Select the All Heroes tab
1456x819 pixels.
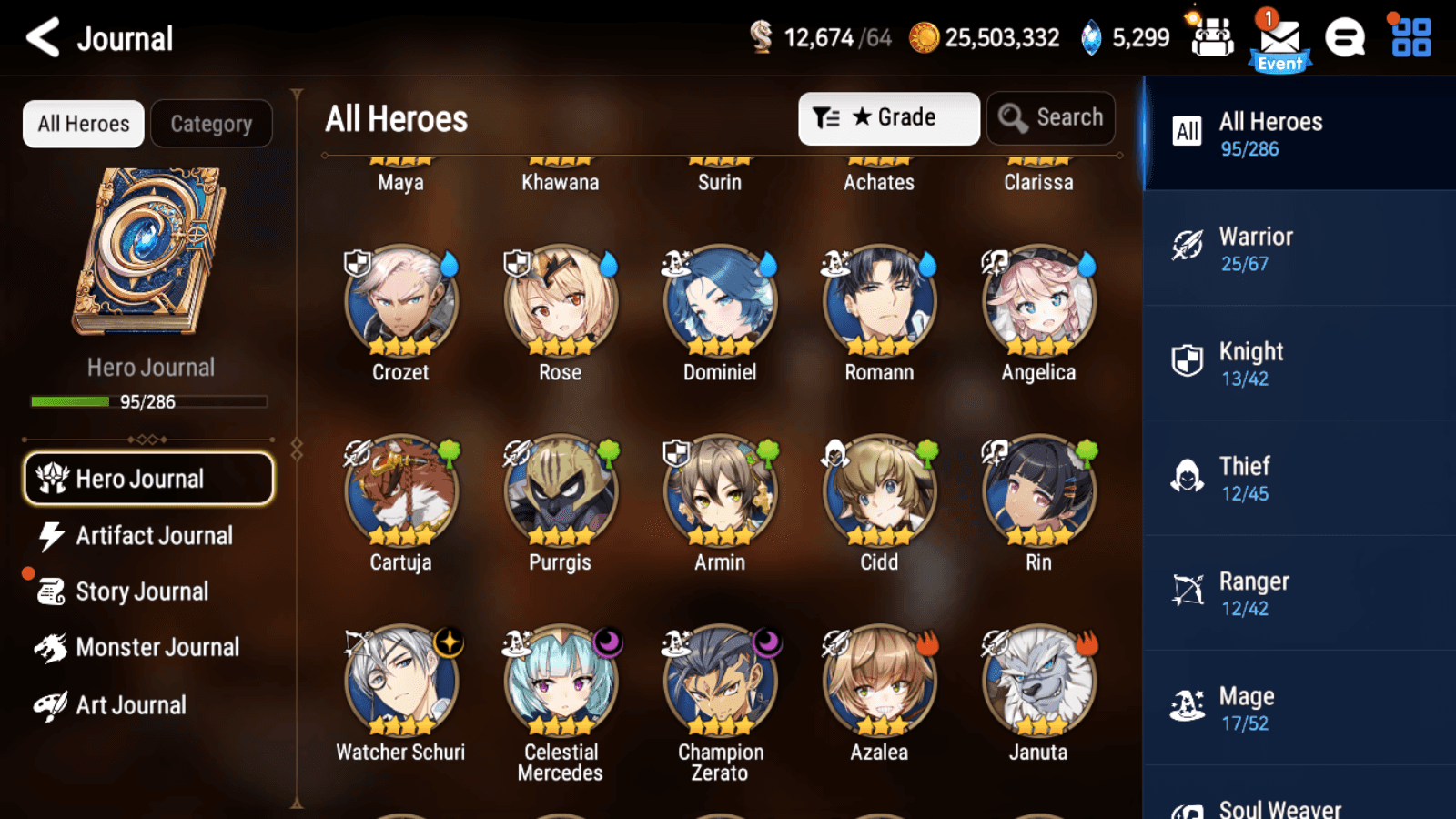point(83,124)
